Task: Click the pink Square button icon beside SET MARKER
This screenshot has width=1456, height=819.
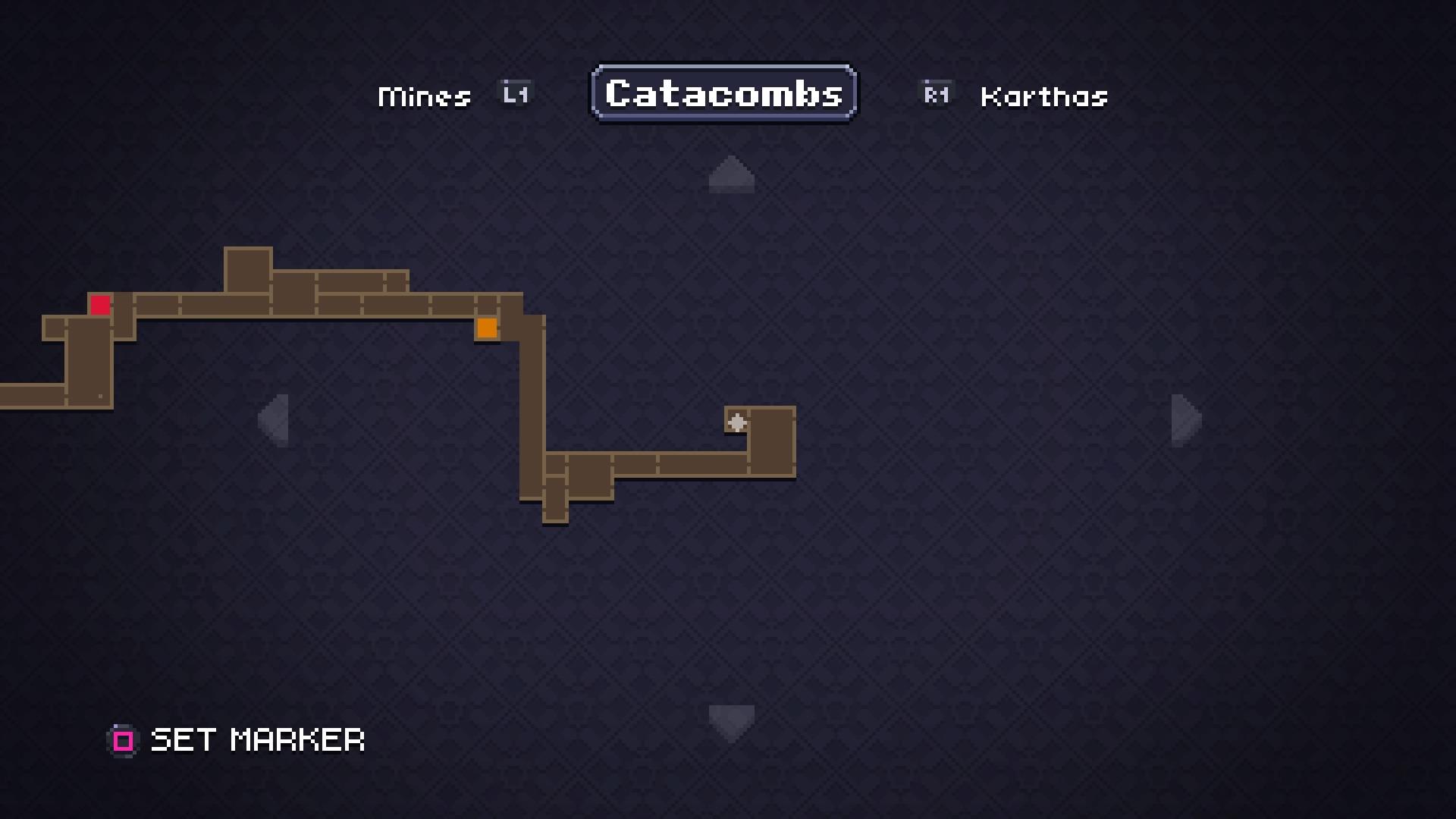Action: 123,740
